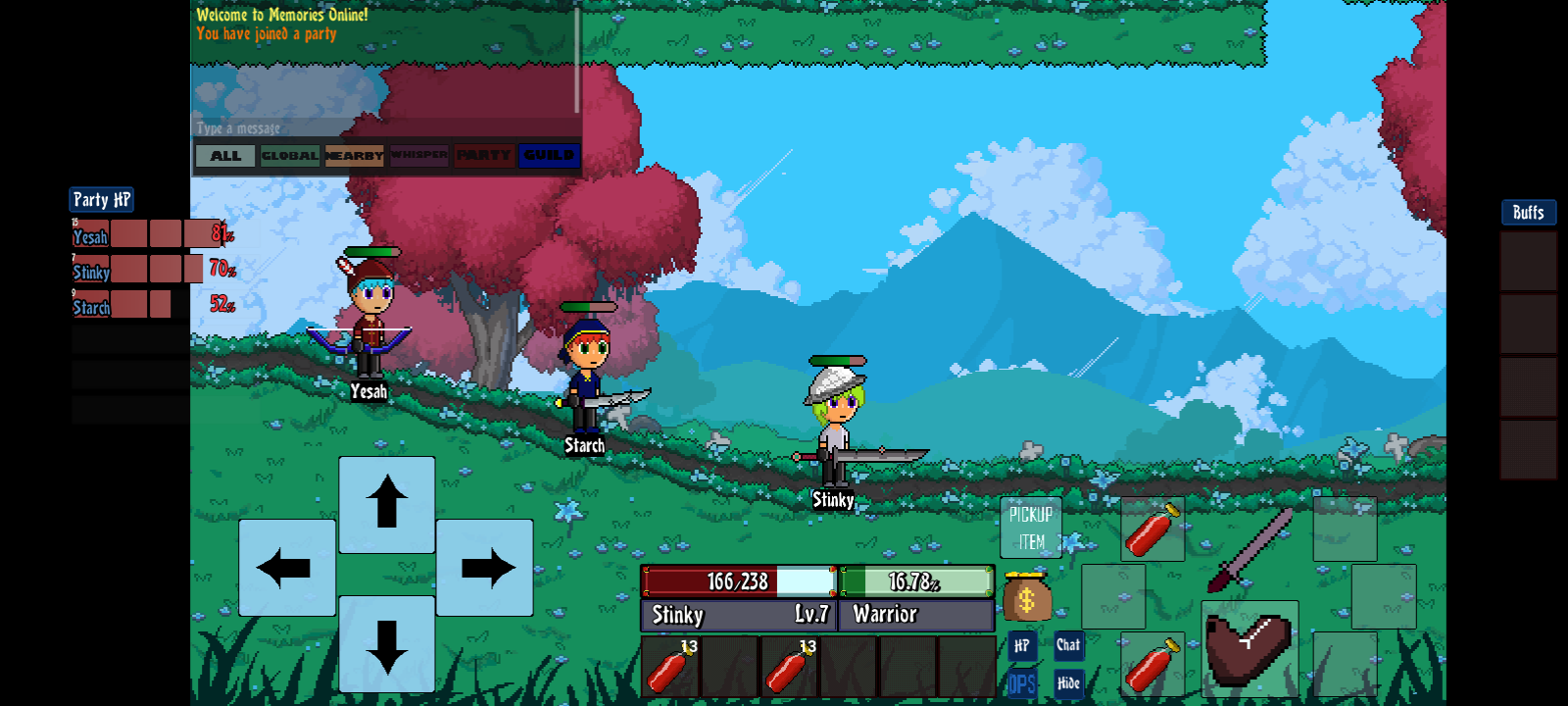Click the Hide button
The image size is (1568, 706).
[1068, 683]
